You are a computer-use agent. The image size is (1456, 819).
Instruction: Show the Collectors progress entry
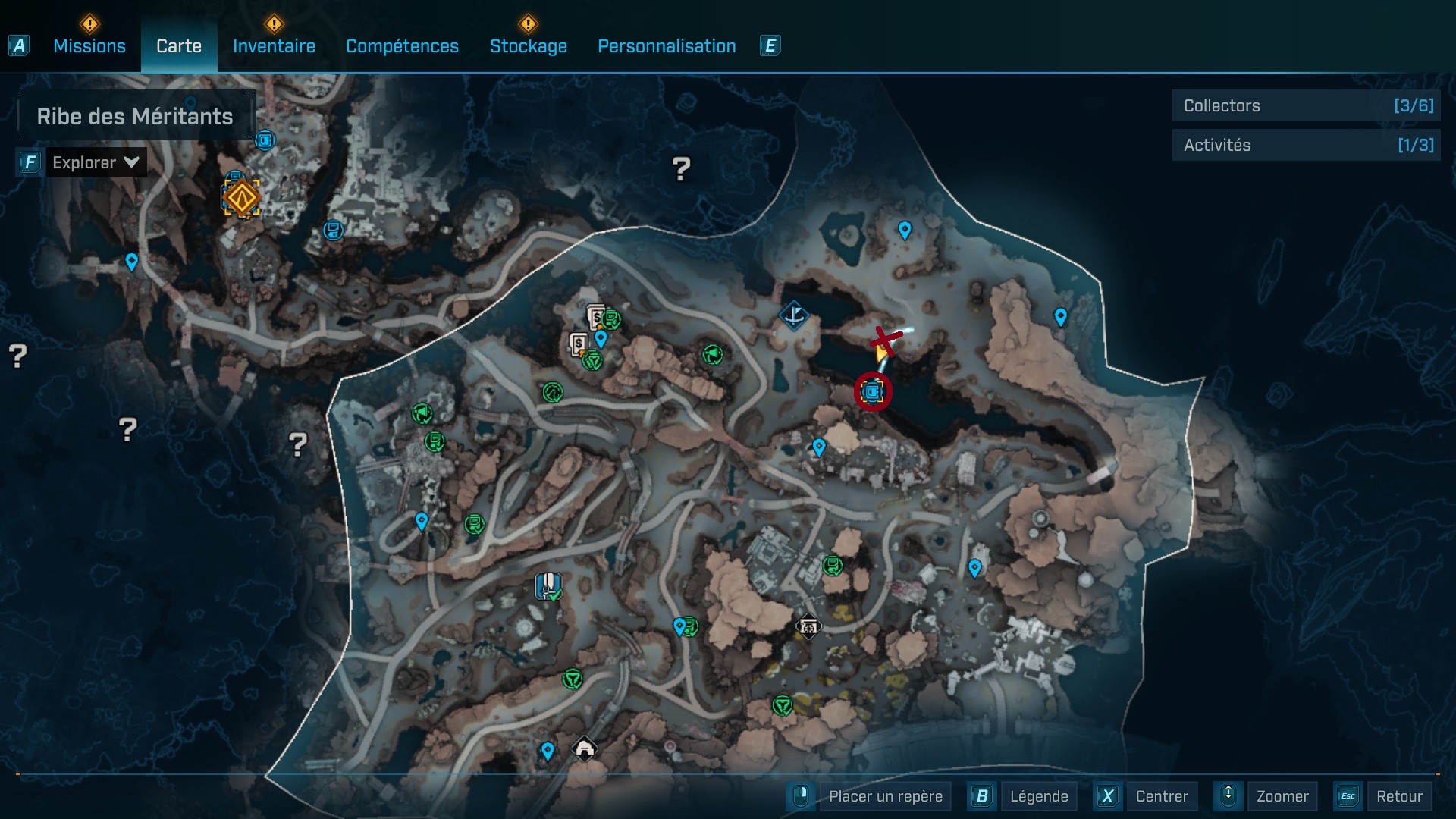point(1306,106)
